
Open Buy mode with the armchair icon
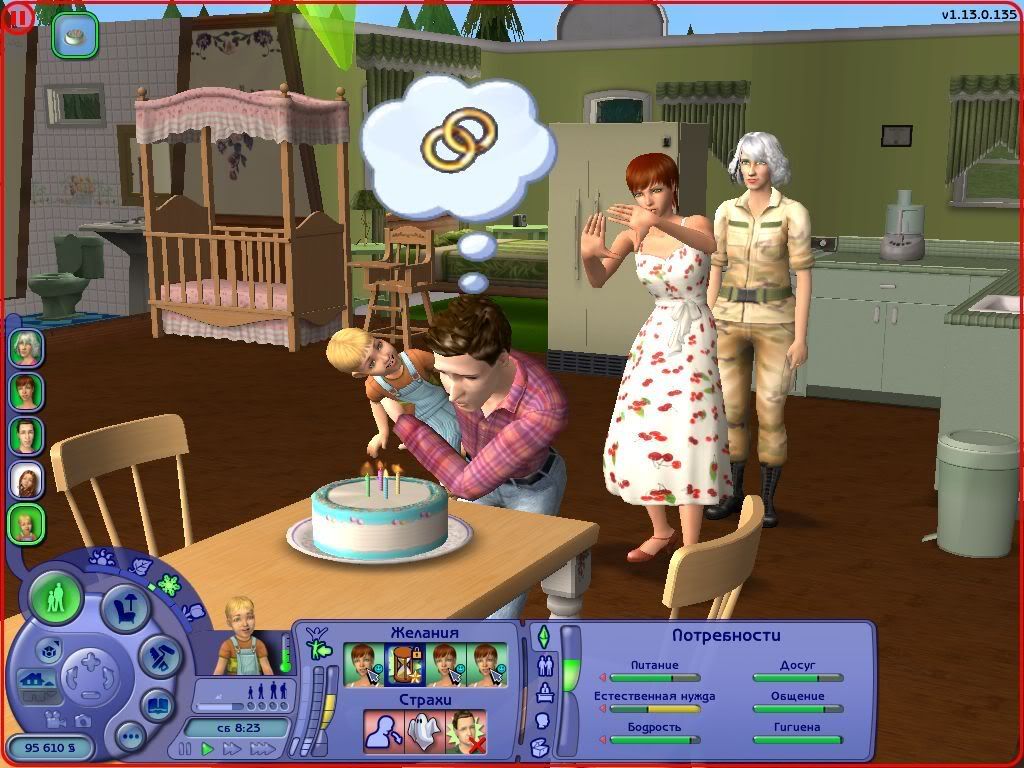[x=127, y=609]
